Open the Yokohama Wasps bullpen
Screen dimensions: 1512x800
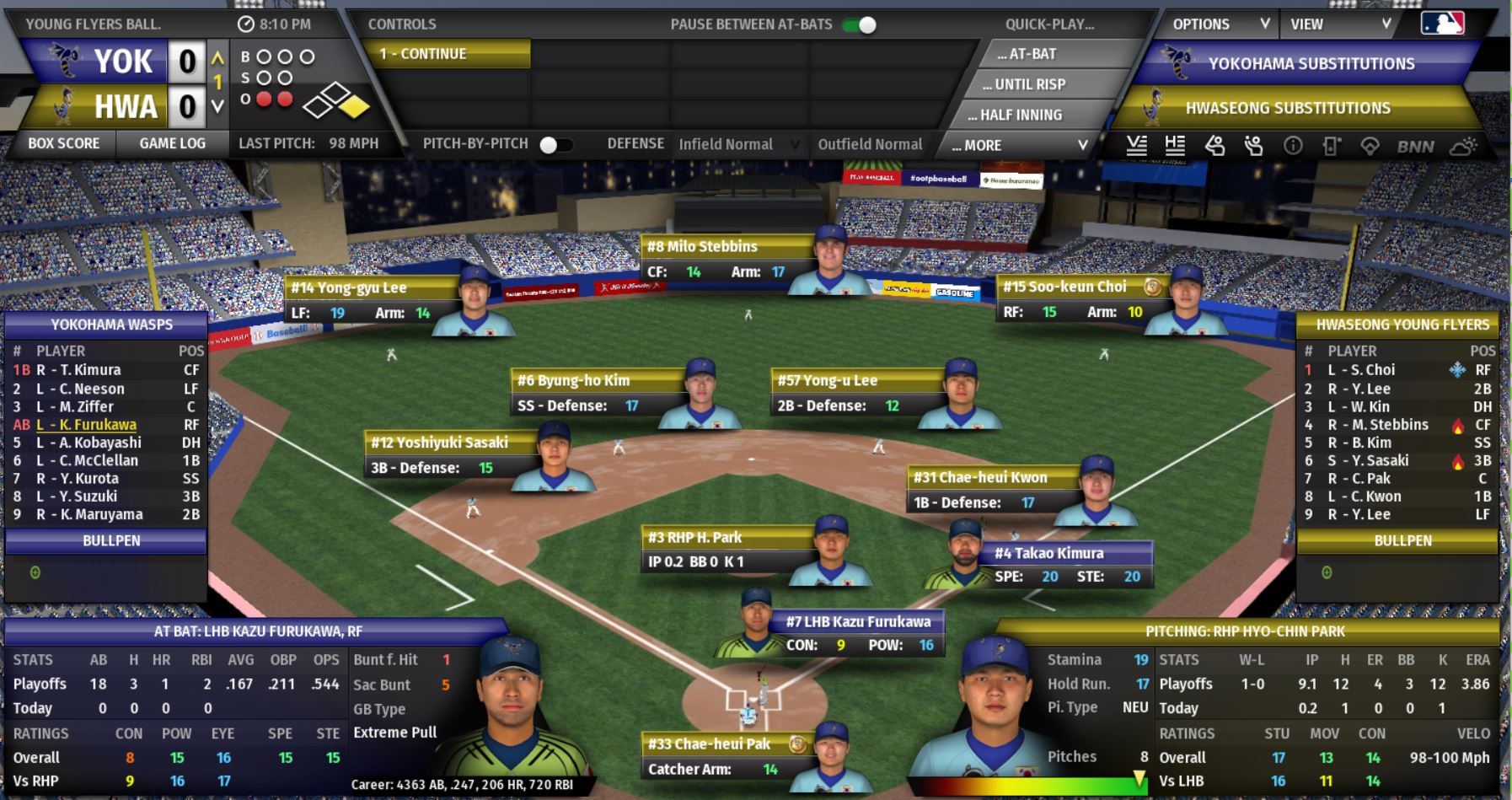111,540
